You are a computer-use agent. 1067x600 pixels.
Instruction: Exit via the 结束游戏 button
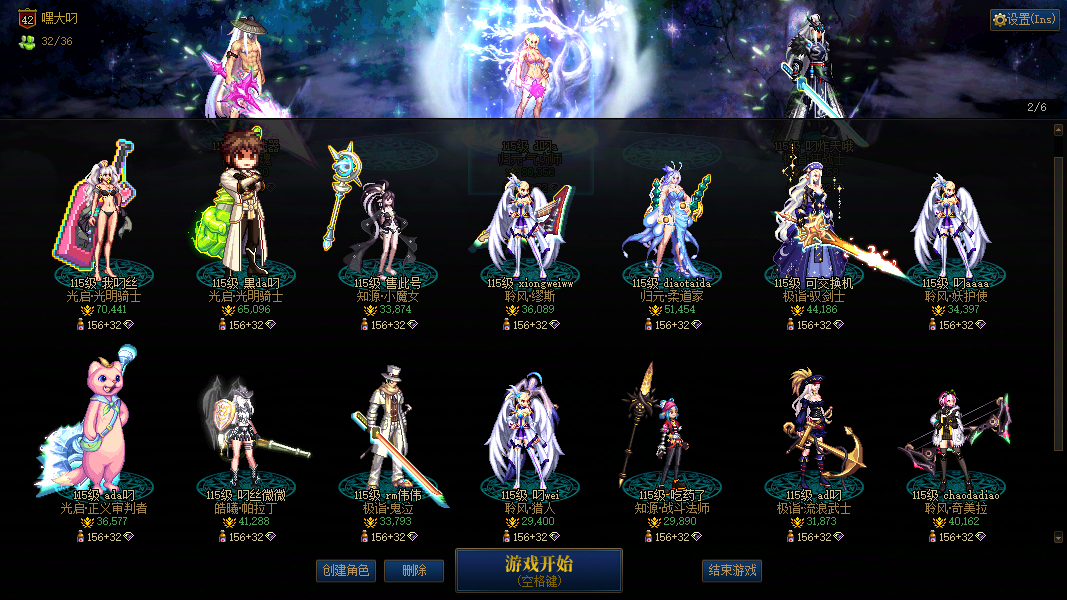(732, 571)
